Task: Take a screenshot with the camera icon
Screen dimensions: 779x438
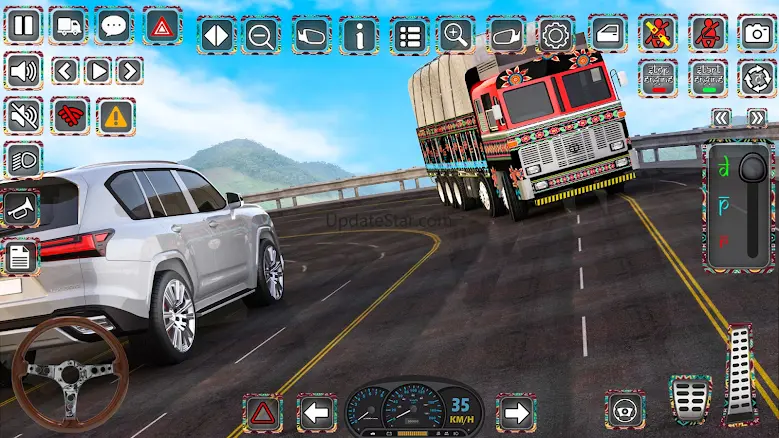Action: click(x=757, y=33)
